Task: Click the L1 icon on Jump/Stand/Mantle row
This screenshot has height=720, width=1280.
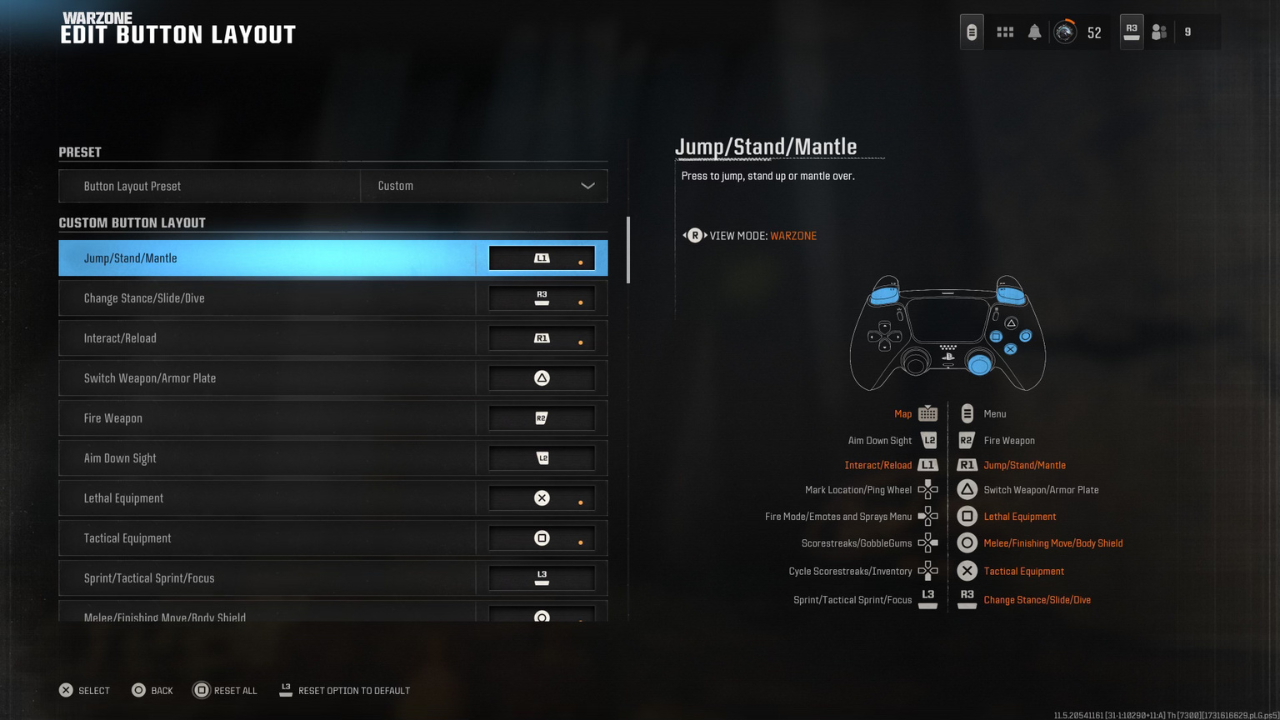Action: (x=541, y=257)
